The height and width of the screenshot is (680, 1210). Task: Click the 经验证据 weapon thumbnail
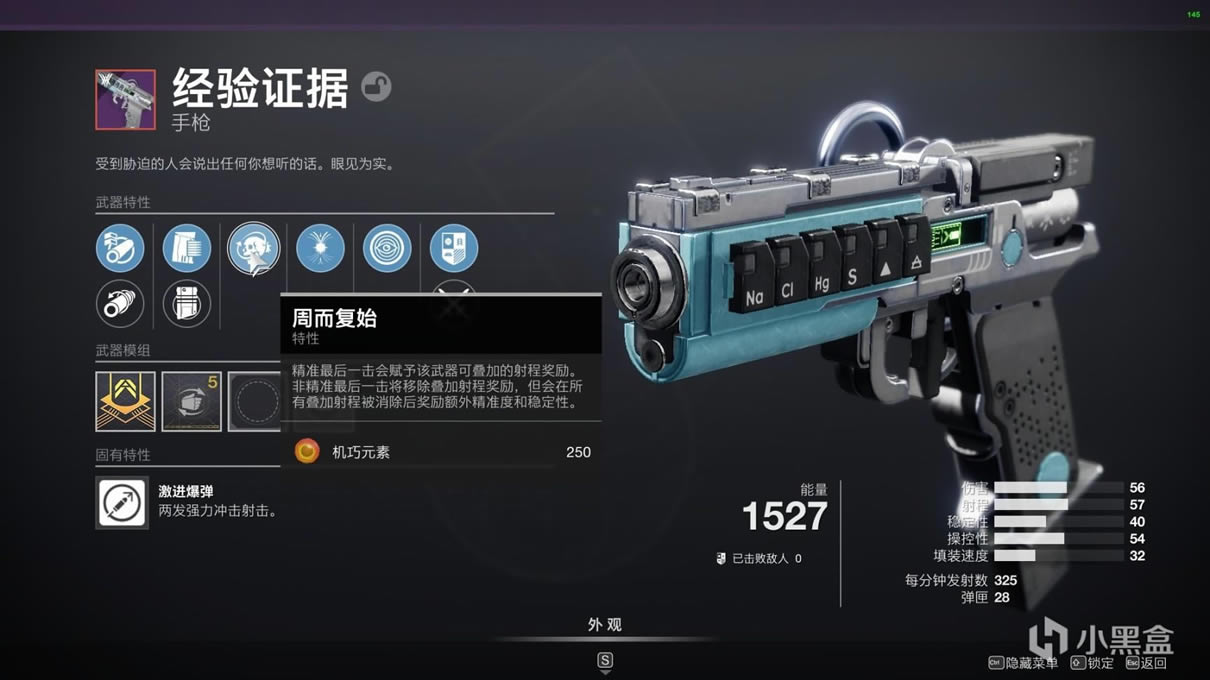125,99
